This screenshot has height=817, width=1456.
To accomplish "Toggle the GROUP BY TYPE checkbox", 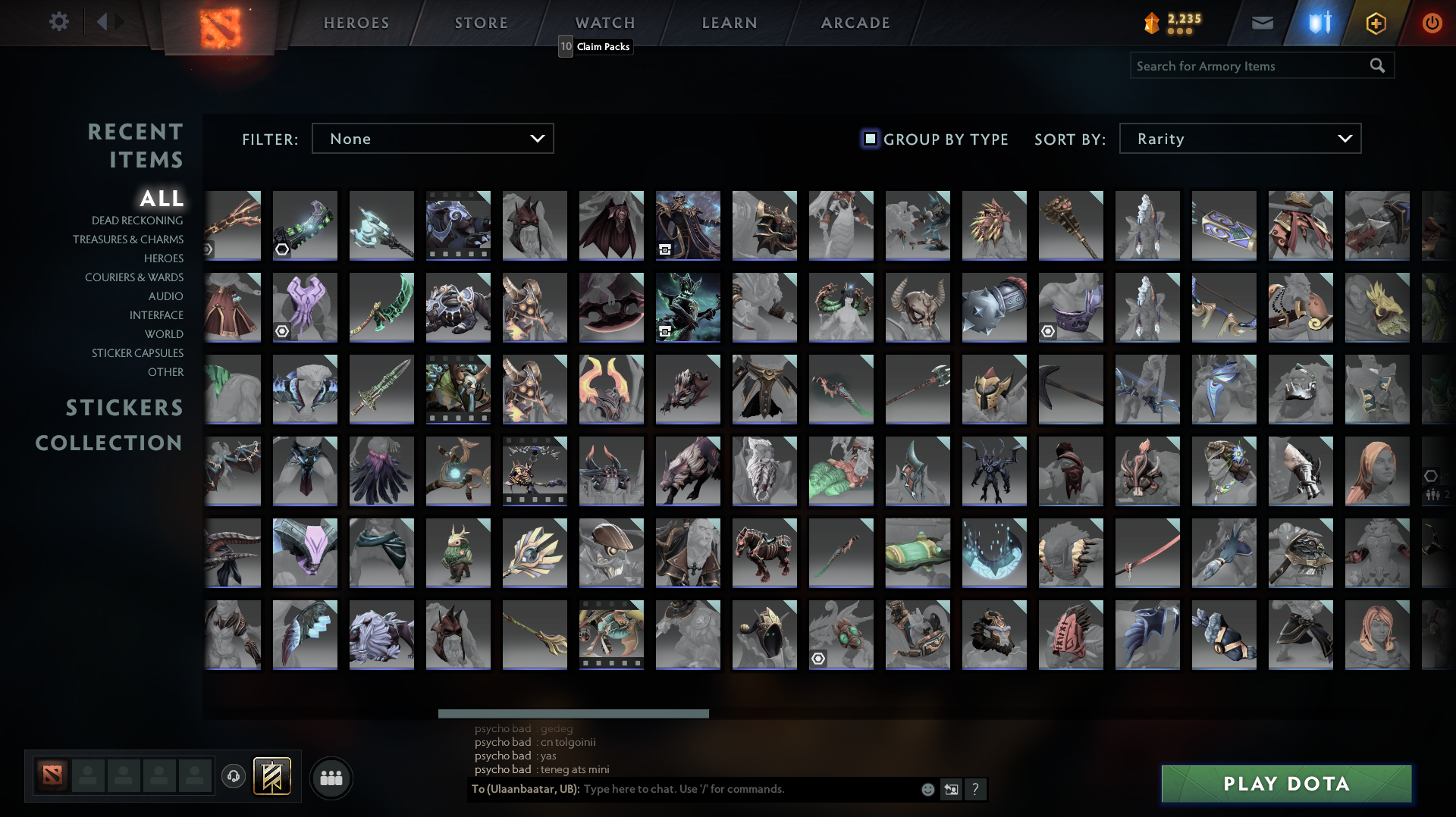I will click(869, 139).
